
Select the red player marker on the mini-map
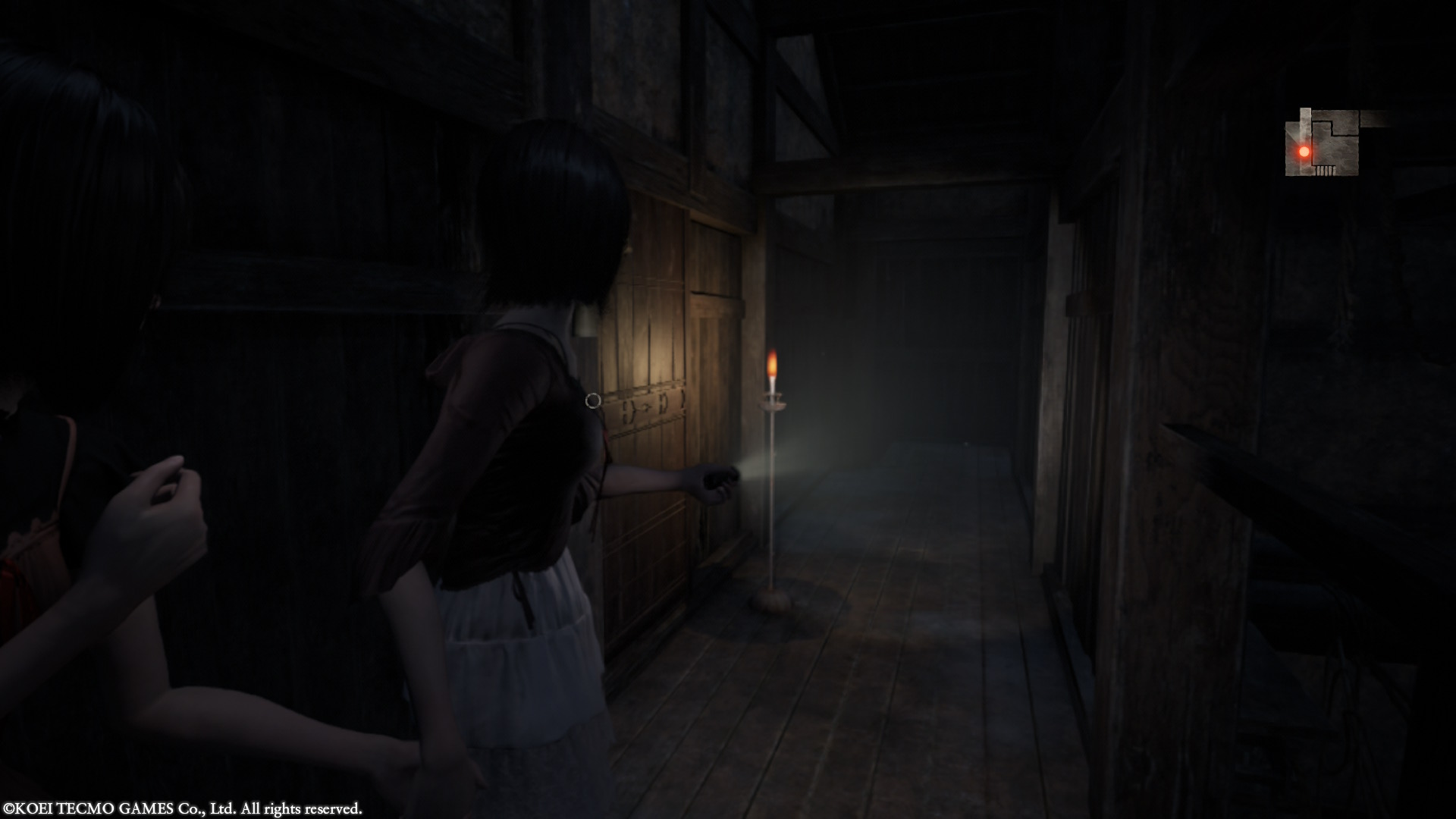pos(1304,152)
